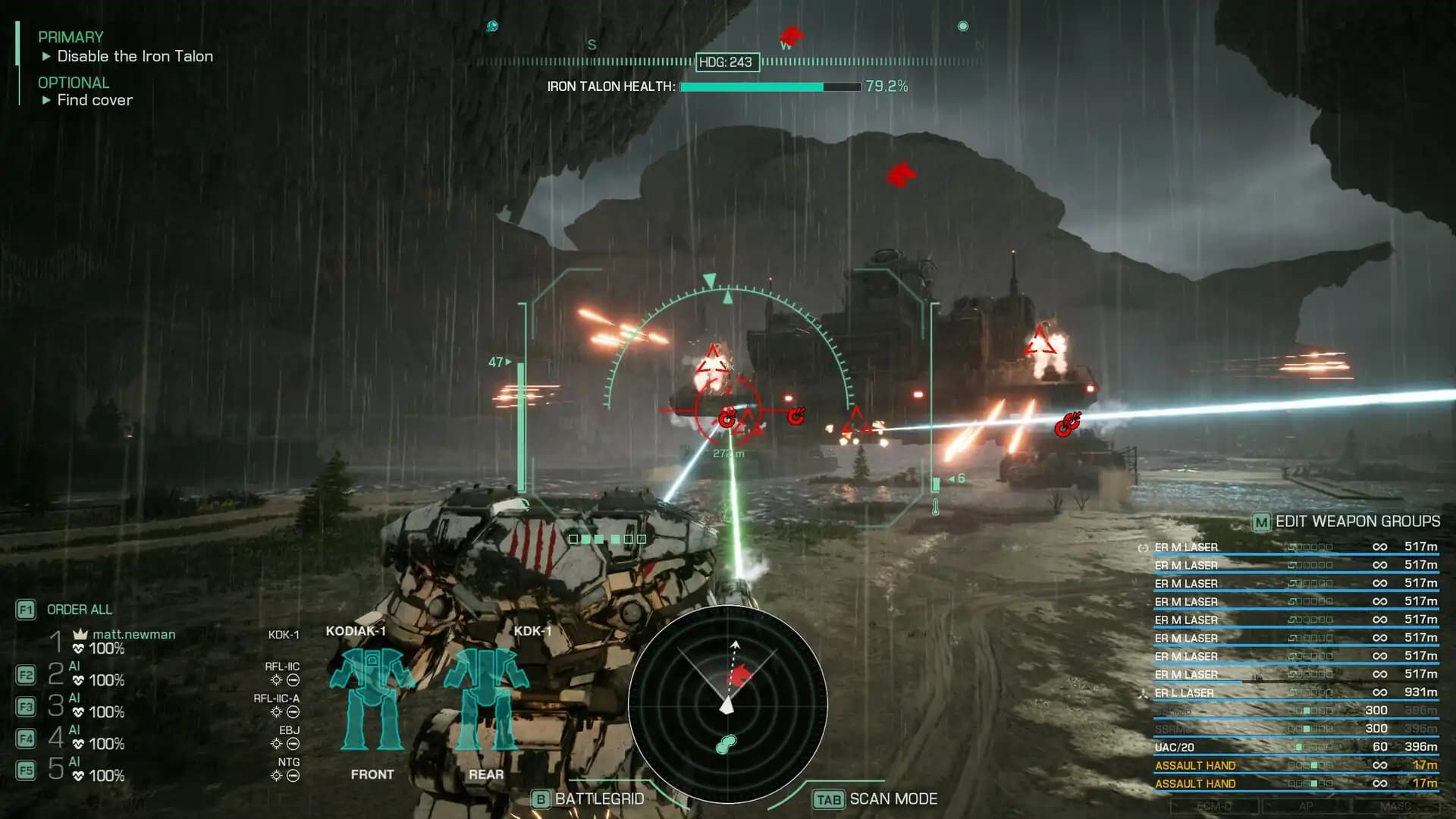Click the heart icon for lance member 2
Viewport: 1456px width, 819px height.
[78, 679]
